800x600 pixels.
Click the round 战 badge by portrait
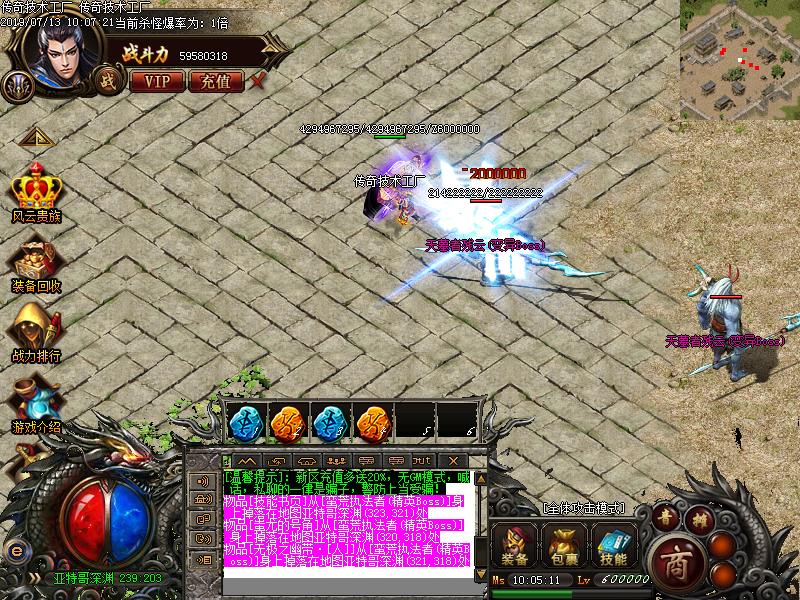[x=104, y=80]
